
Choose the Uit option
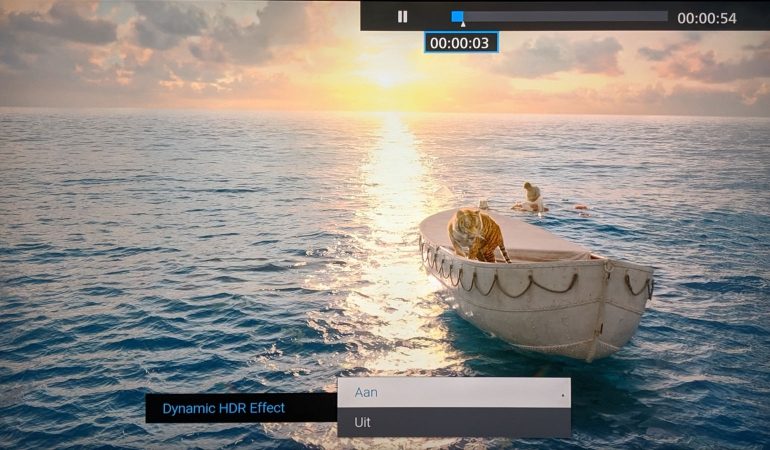coord(453,422)
